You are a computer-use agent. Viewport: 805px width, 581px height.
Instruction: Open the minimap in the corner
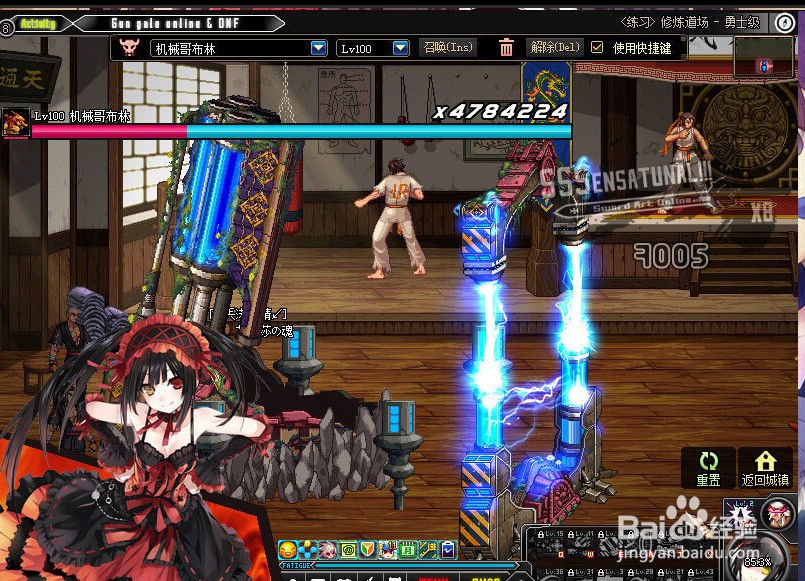[766, 58]
